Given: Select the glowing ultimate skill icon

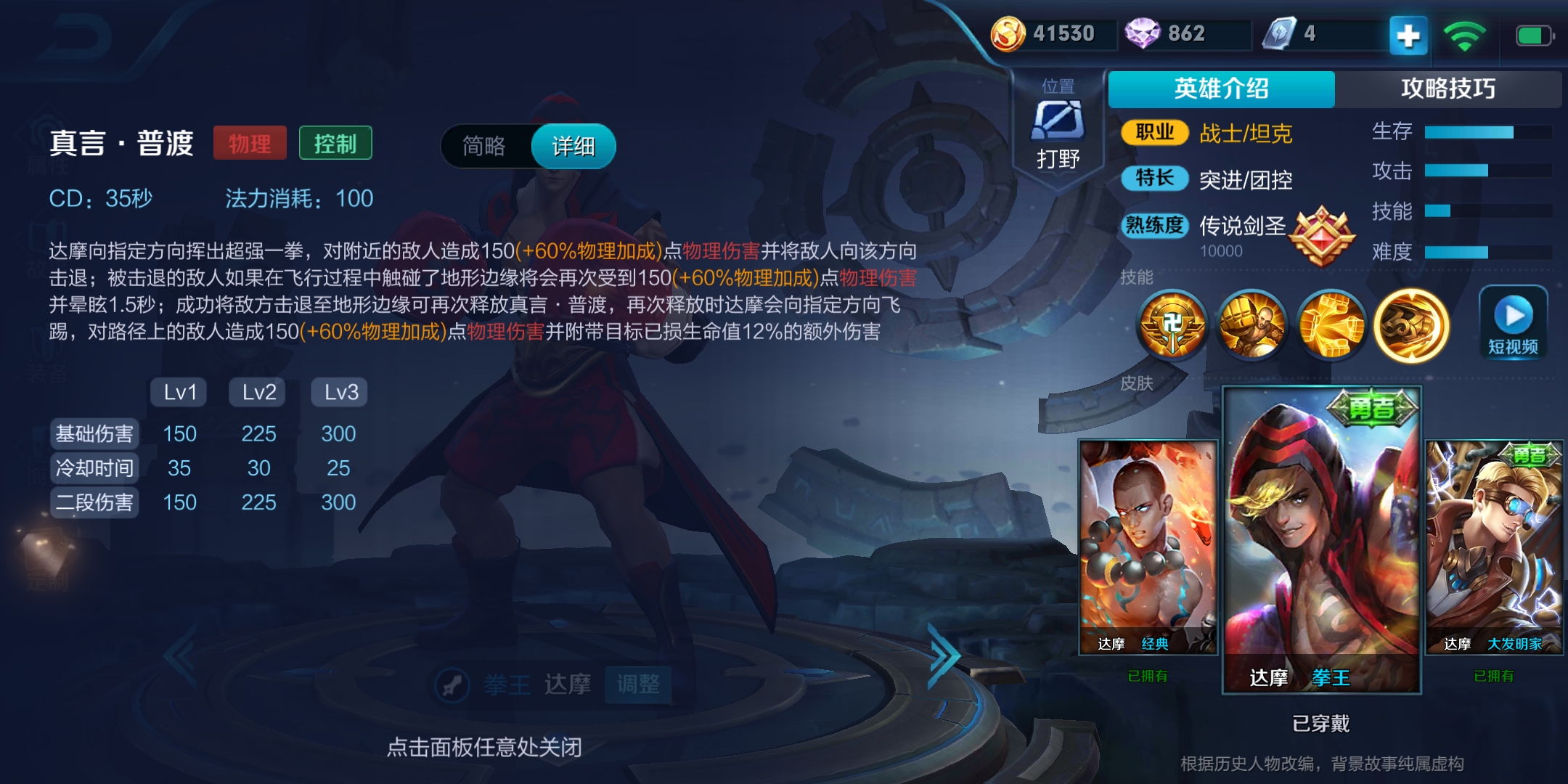Looking at the screenshot, I should pyautogui.click(x=1409, y=327).
